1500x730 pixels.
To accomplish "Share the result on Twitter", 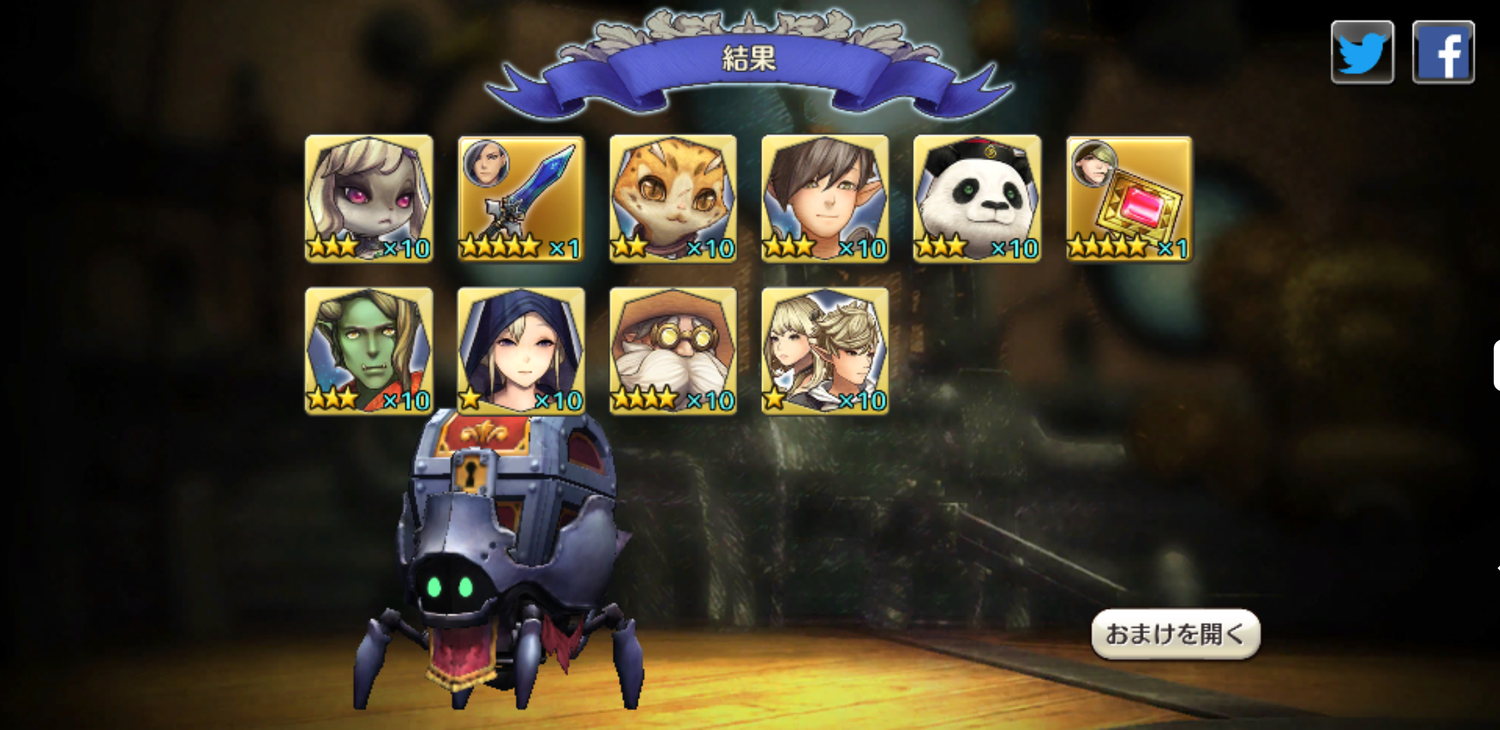I will point(1362,52).
